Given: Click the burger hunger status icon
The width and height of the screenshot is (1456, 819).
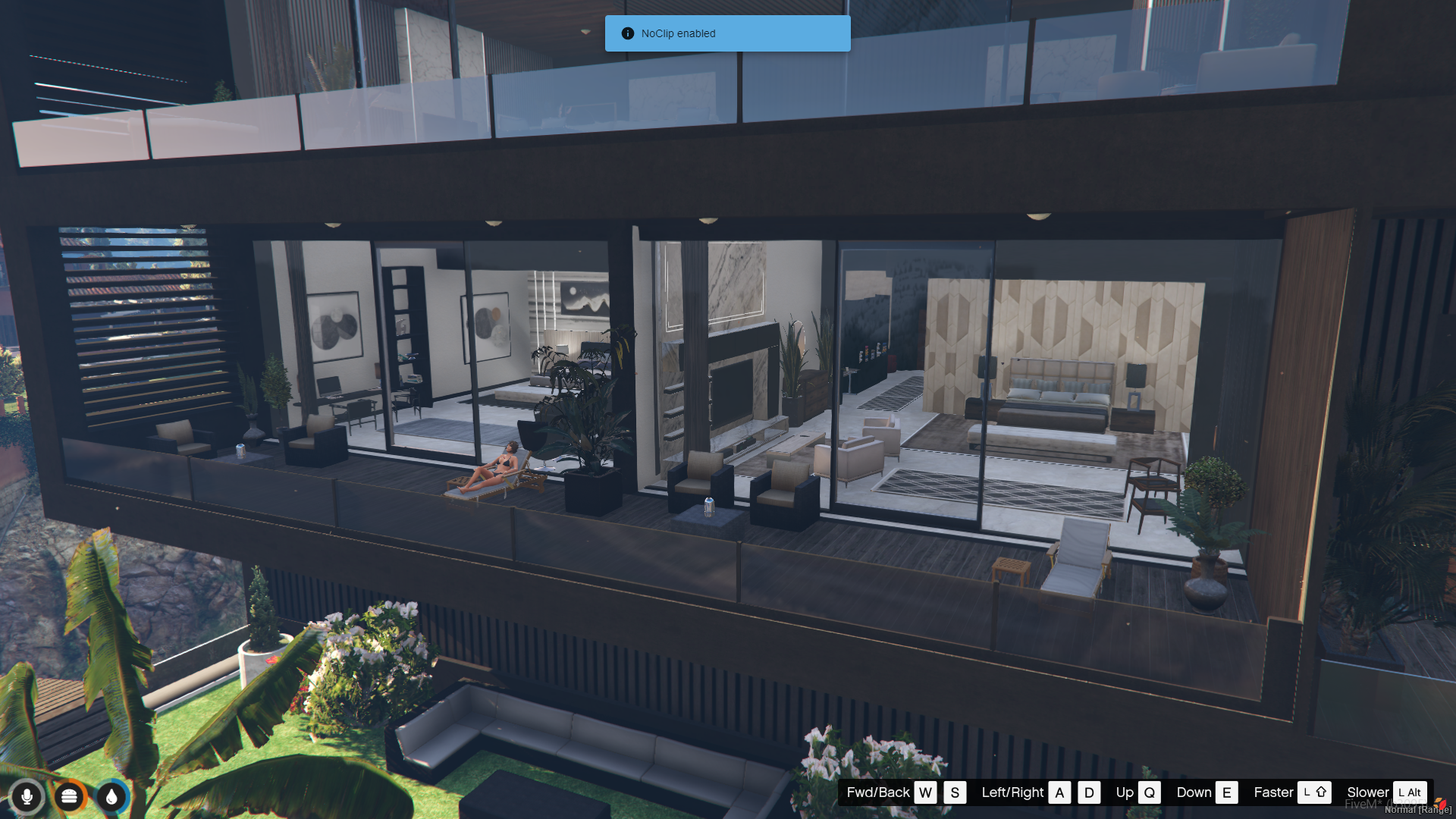Looking at the screenshot, I should 69,796.
